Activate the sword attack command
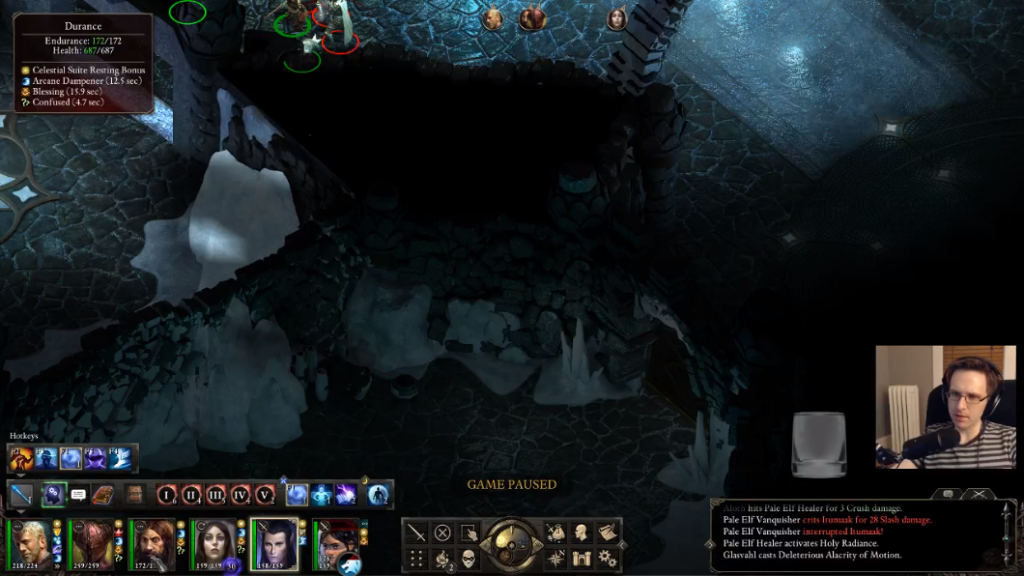The image size is (1024, 576). click(416, 533)
